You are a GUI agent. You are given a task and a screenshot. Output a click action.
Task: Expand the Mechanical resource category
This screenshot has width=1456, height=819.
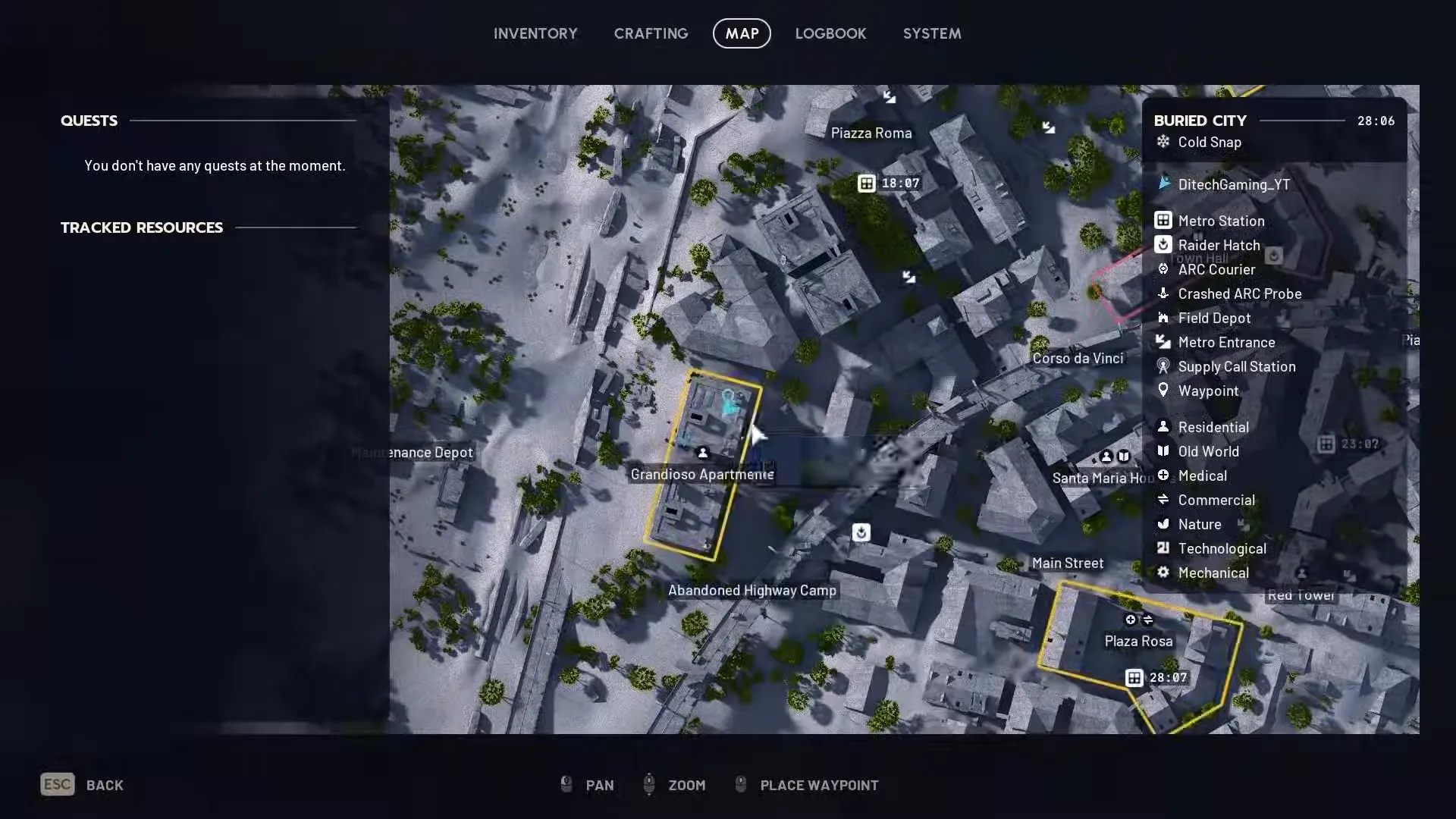point(1164,573)
